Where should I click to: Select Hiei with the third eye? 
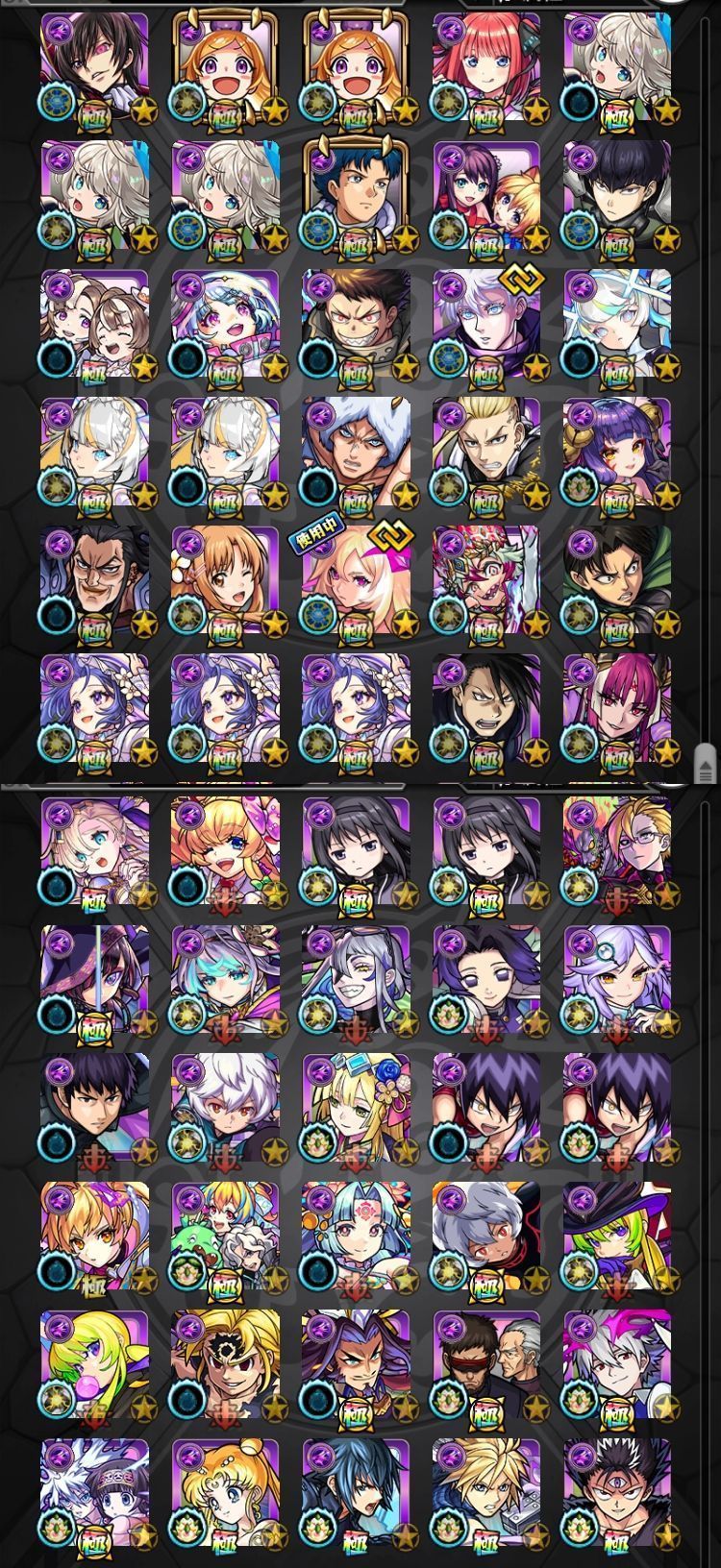616,1491
